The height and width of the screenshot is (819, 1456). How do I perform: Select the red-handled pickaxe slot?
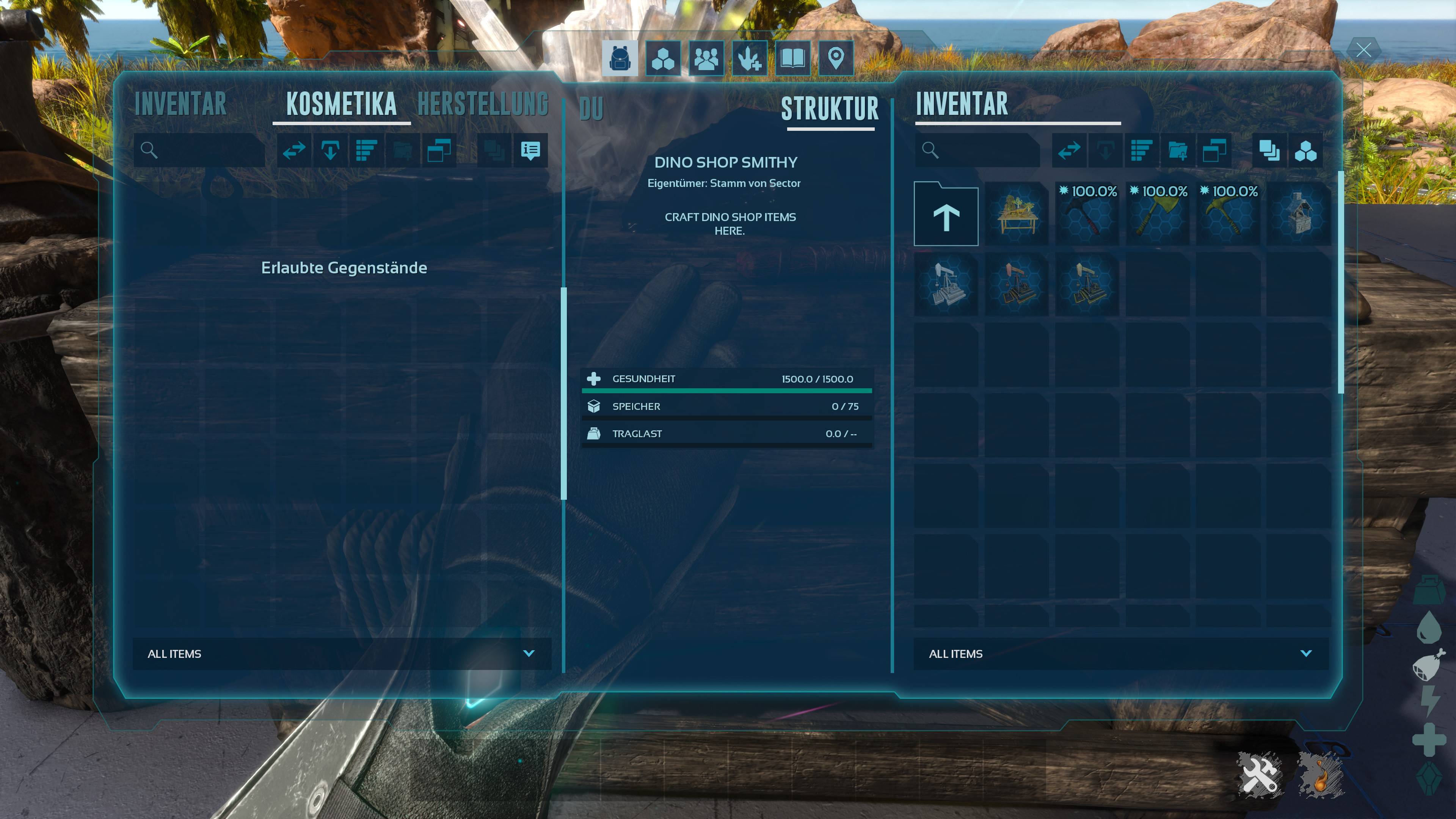click(x=1087, y=215)
